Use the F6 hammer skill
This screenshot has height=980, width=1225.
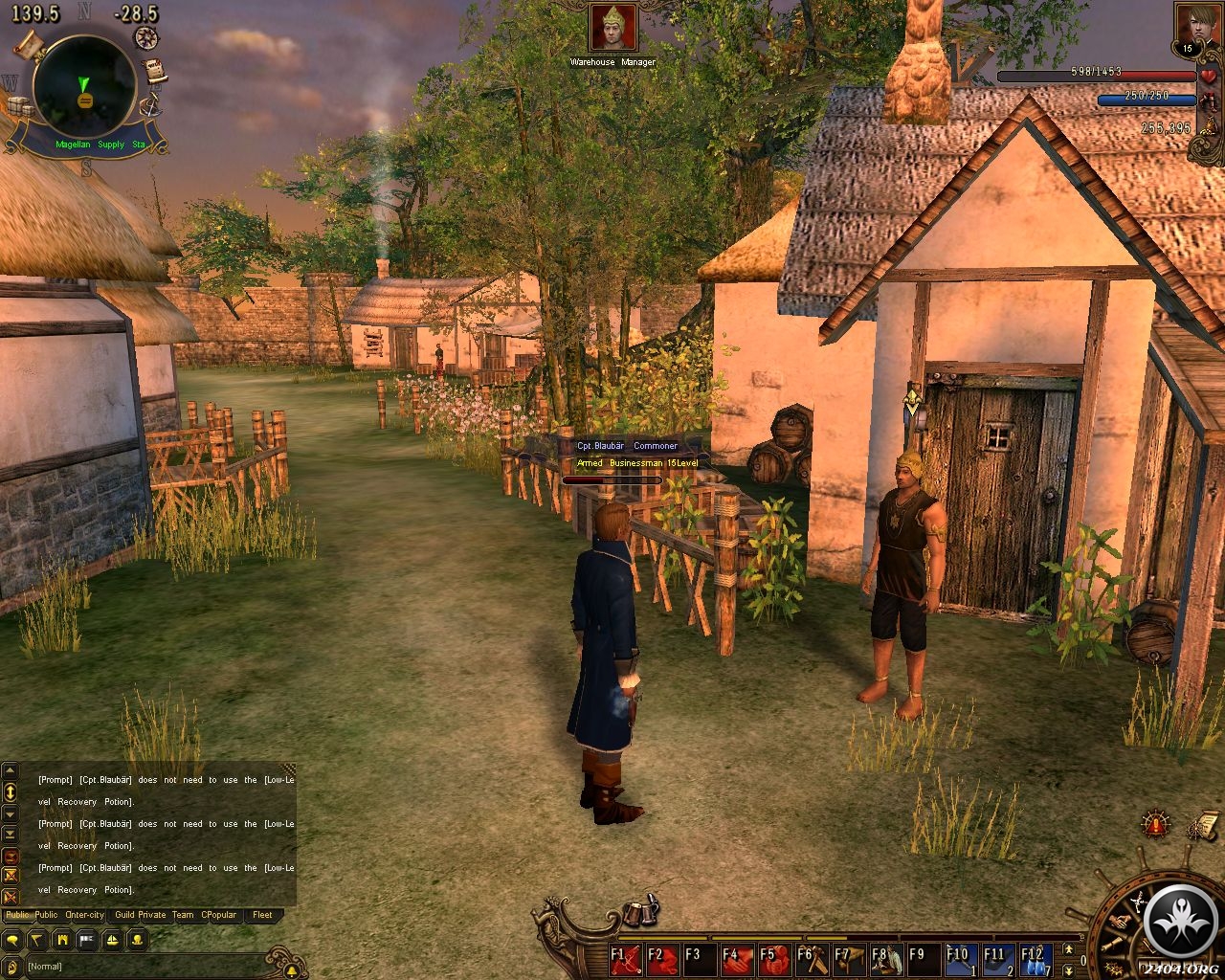813,959
